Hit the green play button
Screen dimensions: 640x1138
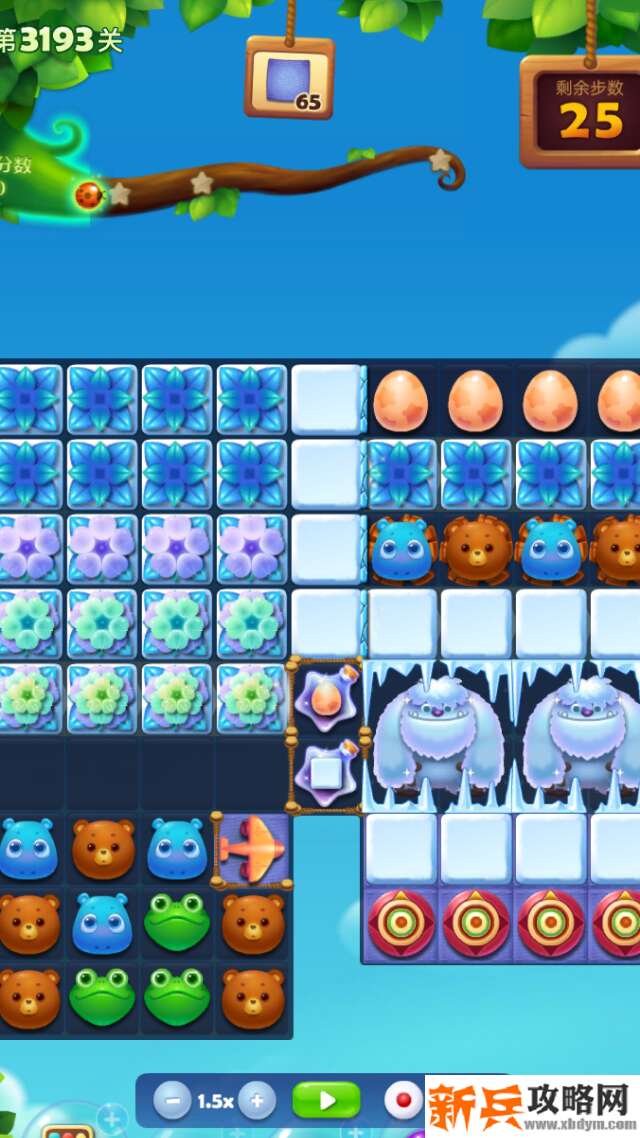[326, 1101]
